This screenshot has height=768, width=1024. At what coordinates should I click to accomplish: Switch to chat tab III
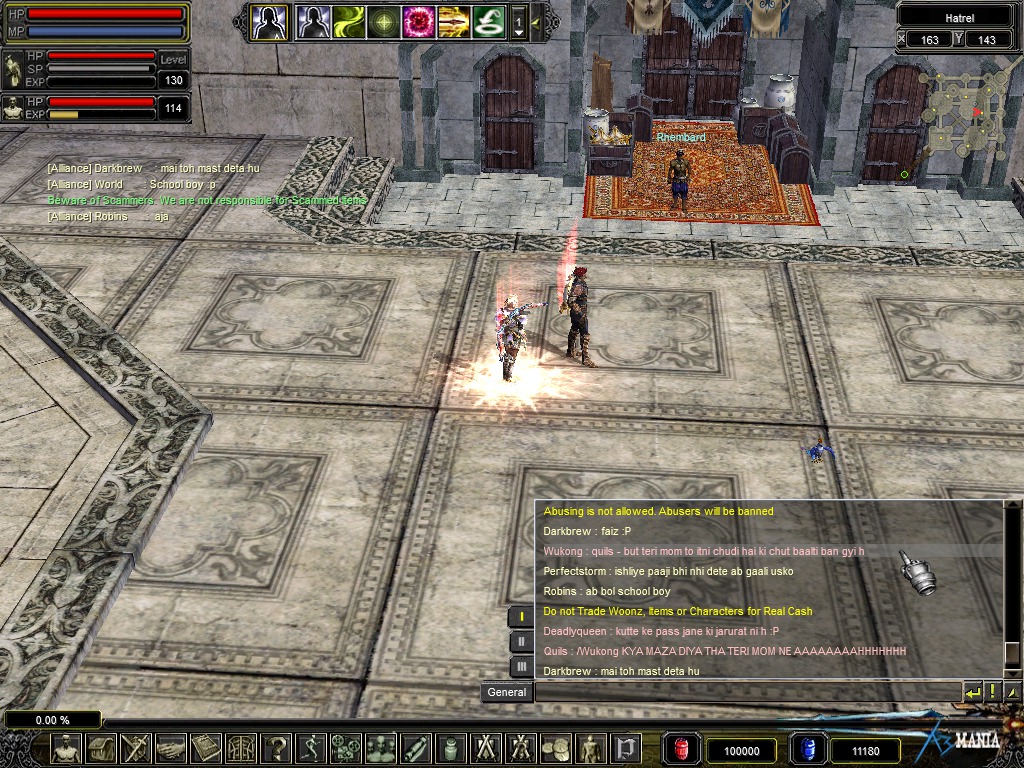coord(521,667)
